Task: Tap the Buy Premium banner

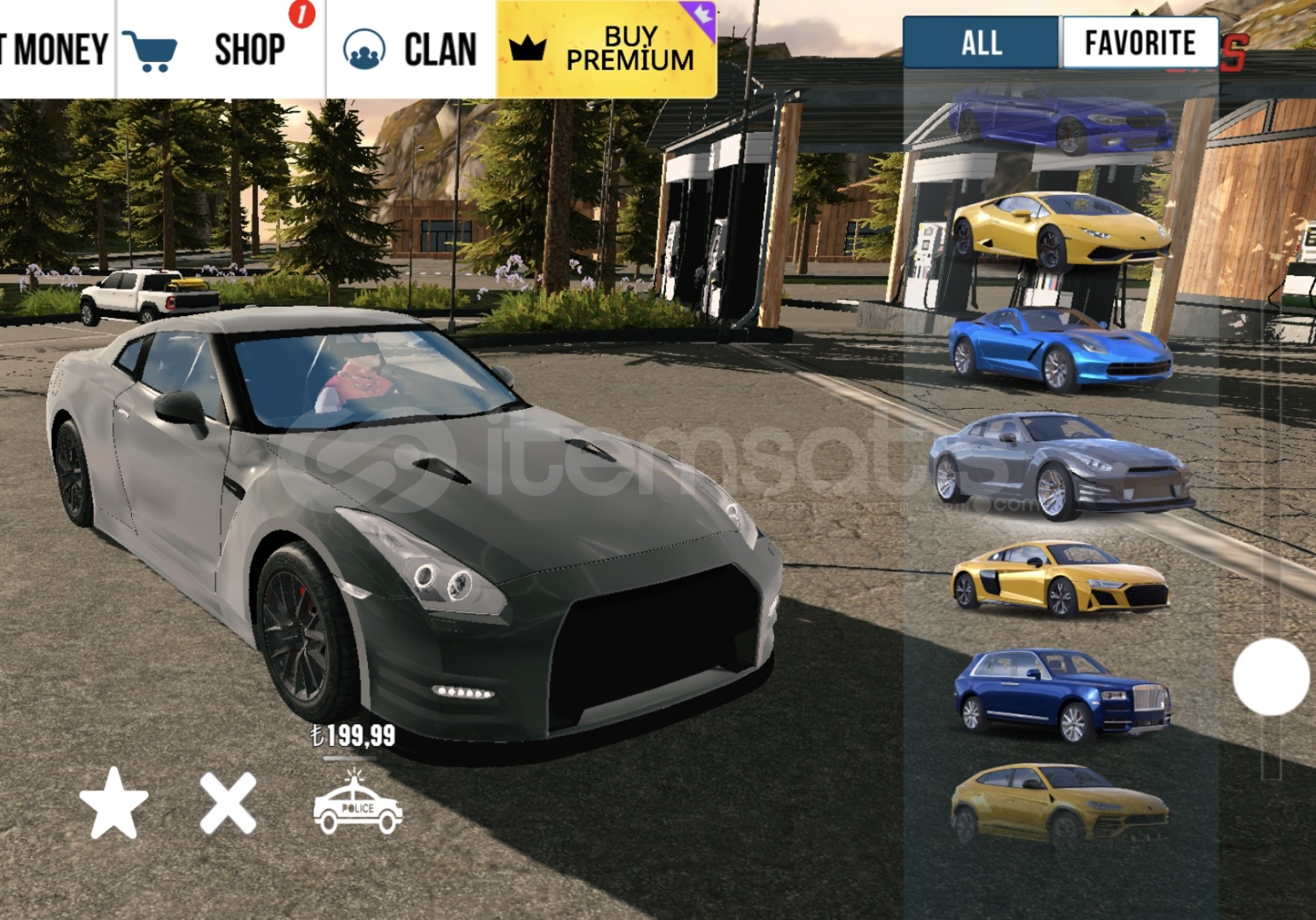Action: click(x=606, y=49)
